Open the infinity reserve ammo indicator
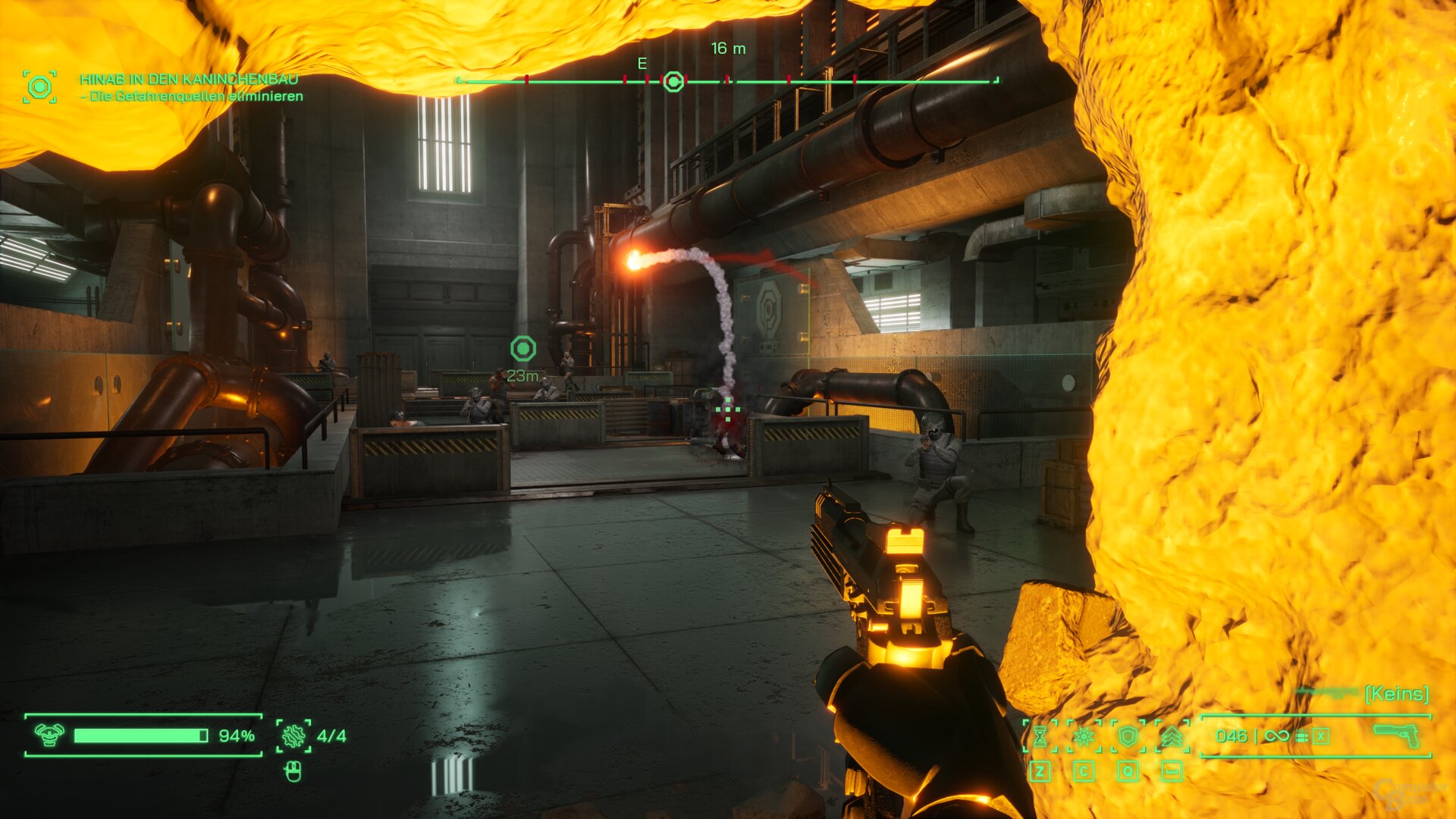The height and width of the screenshot is (819, 1456). 1278,736
